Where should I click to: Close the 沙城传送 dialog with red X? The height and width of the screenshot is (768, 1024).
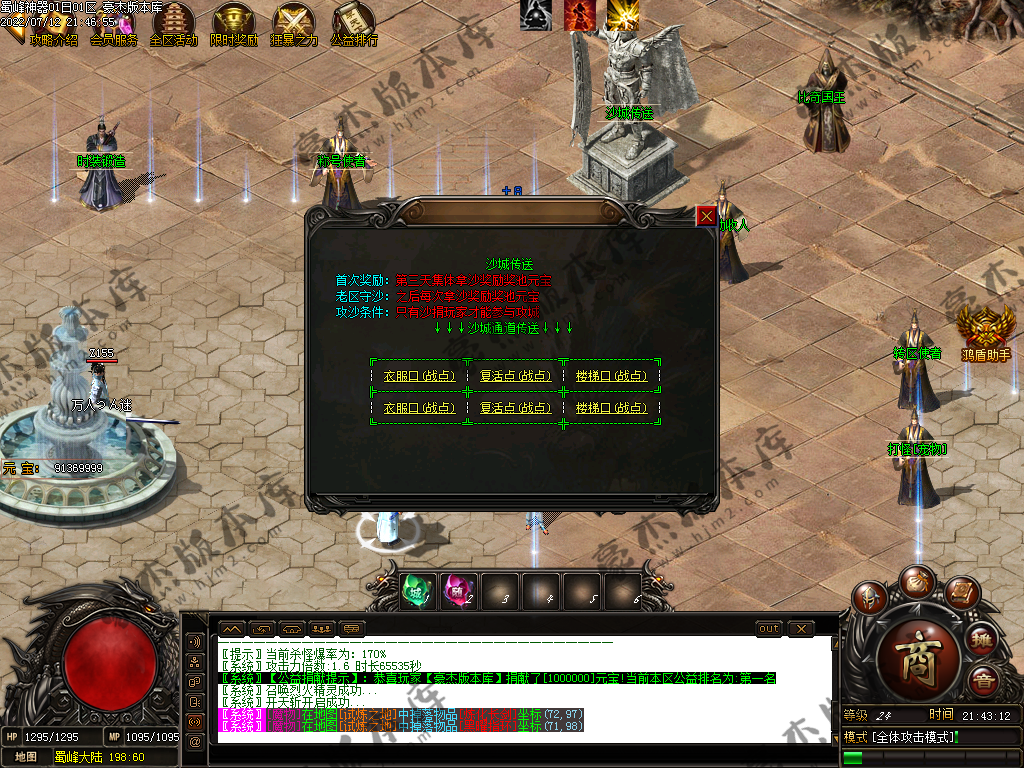tap(706, 215)
